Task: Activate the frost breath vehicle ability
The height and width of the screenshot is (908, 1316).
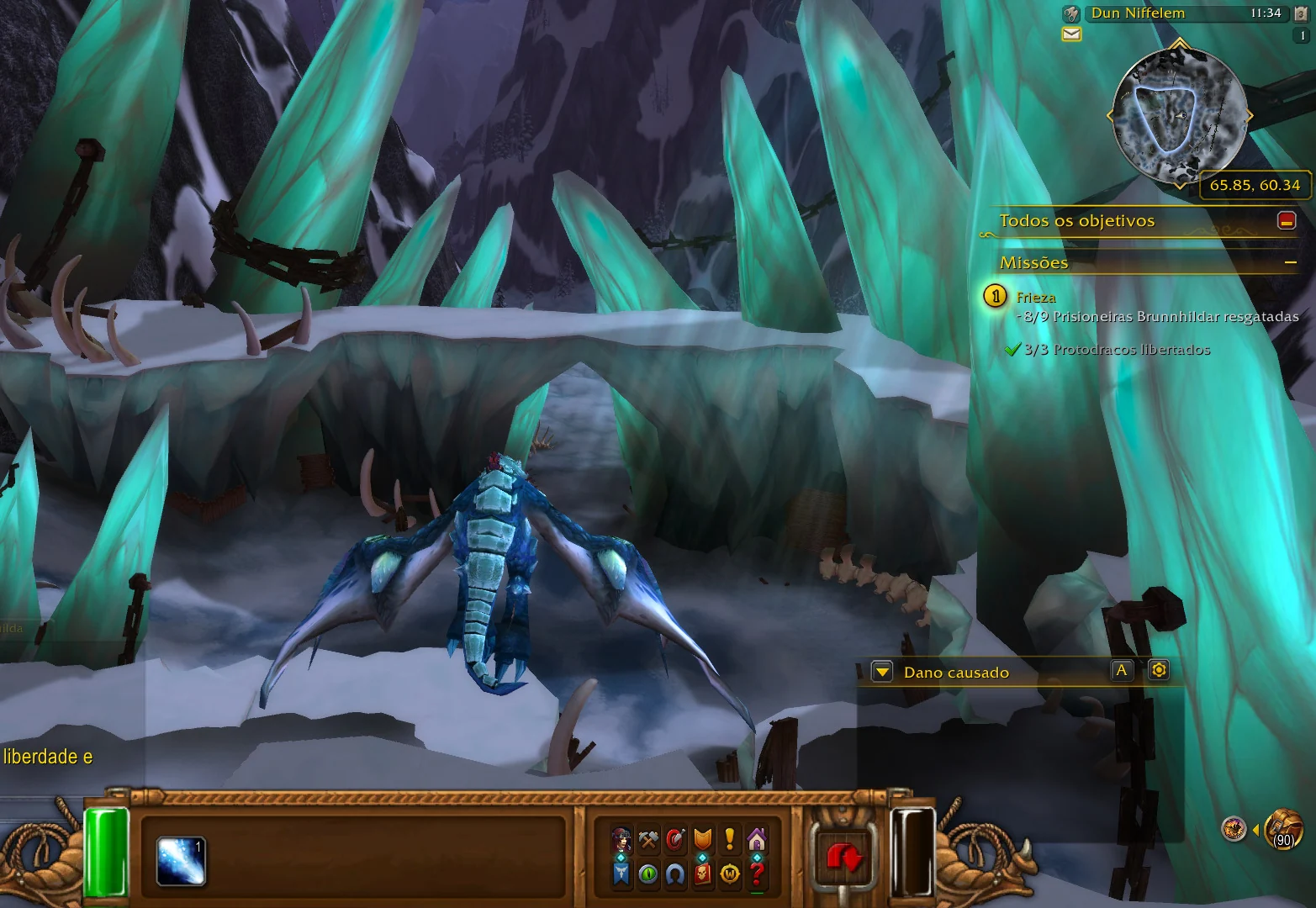Action: coord(181,862)
